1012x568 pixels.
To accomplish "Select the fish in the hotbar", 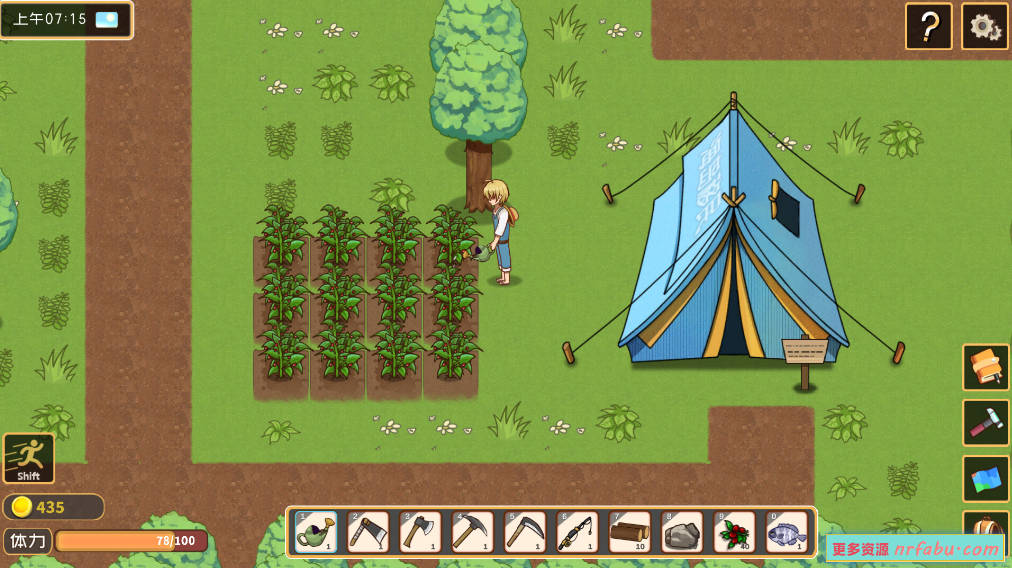I will tap(787, 531).
